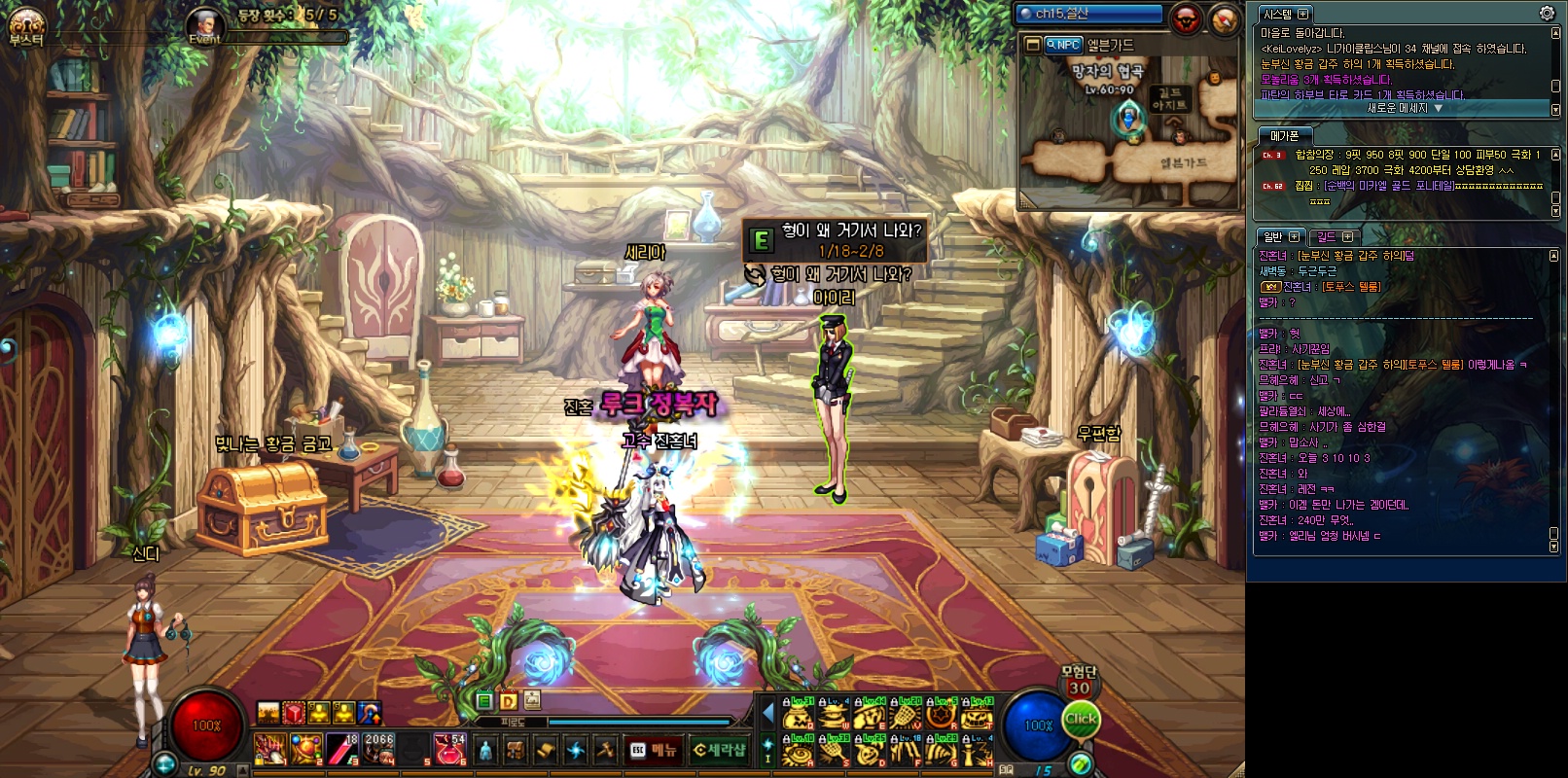
Task: Select the ch15.설산 channel bar
Action: click(1088, 14)
